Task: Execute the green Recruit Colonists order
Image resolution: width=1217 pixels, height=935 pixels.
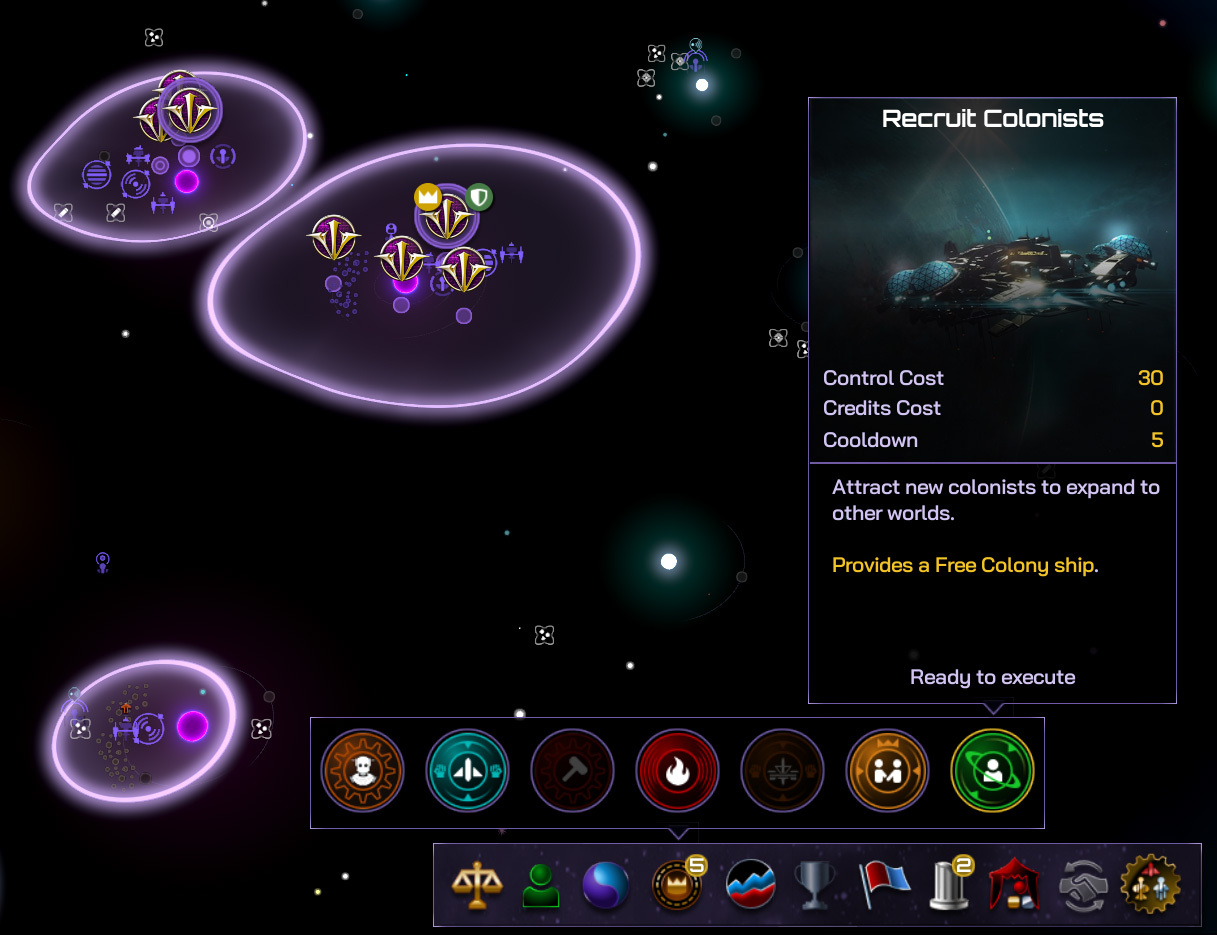Action: (x=992, y=771)
